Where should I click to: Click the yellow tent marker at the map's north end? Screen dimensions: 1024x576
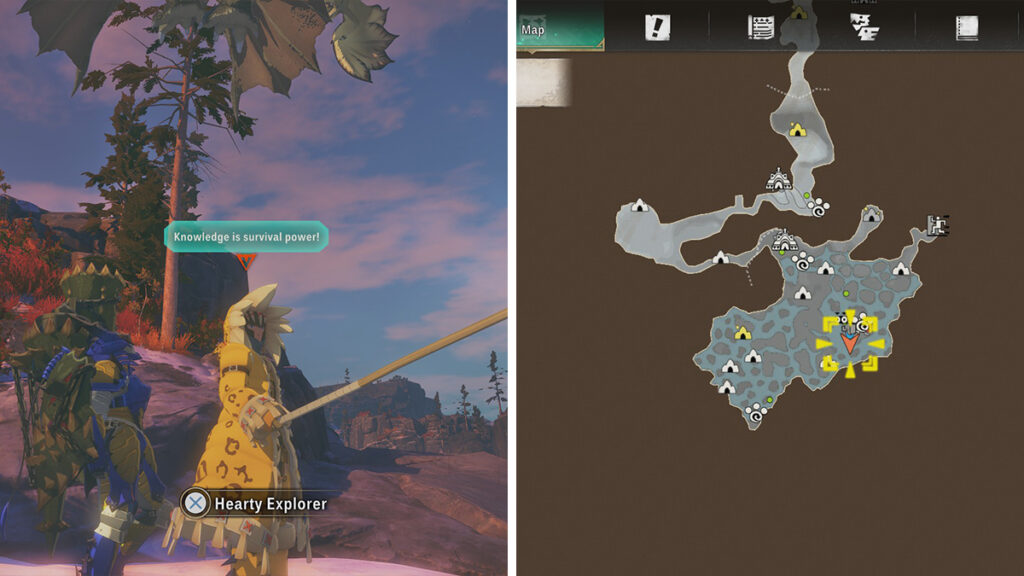pyautogui.click(x=797, y=129)
